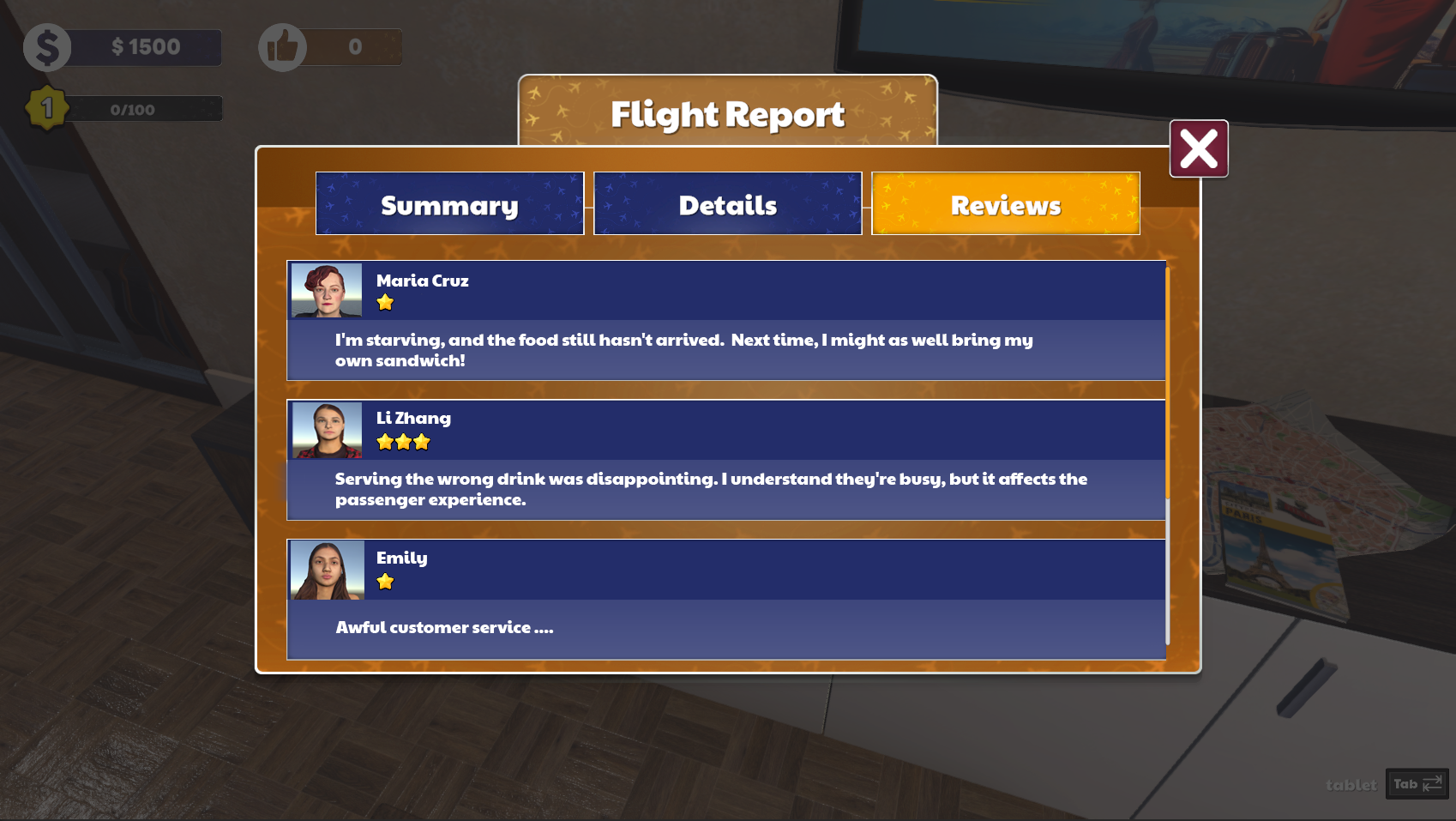Click Maria Cruz's profile picture
Viewport: 1456px width, 821px height.
(x=325, y=290)
